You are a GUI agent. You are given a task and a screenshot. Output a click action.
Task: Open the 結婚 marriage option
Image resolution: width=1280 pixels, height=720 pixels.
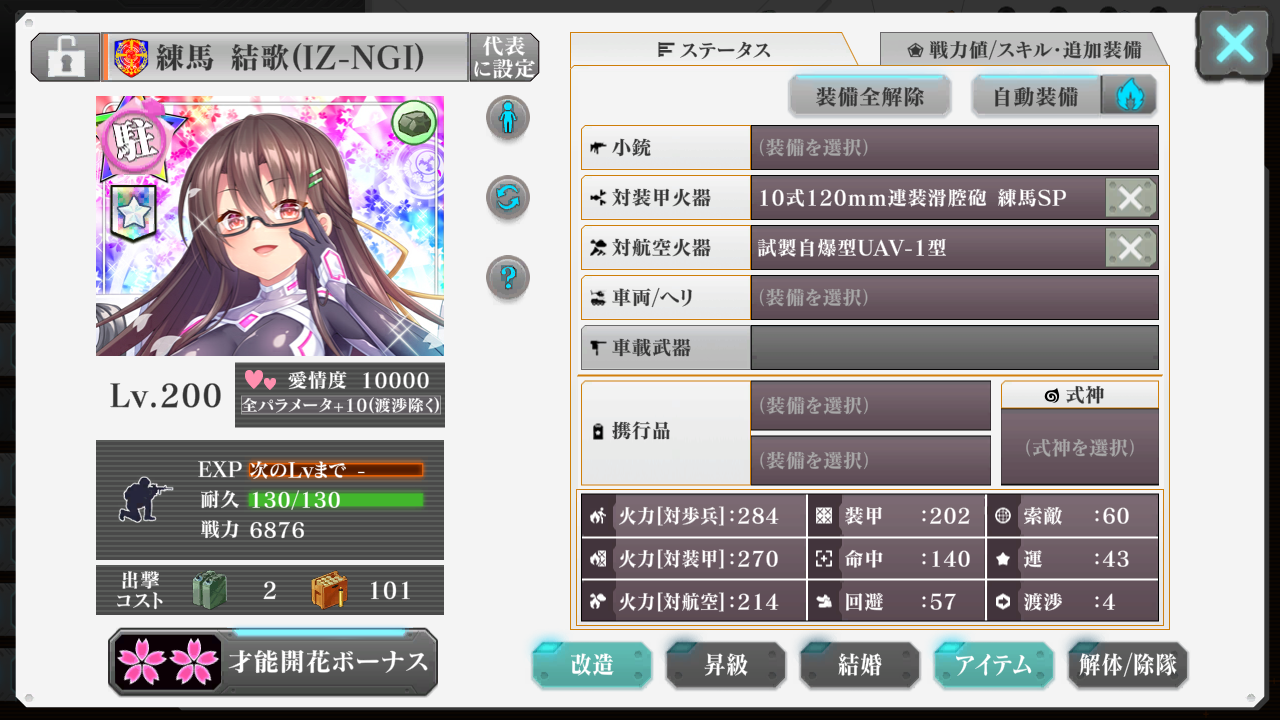[x=860, y=665]
